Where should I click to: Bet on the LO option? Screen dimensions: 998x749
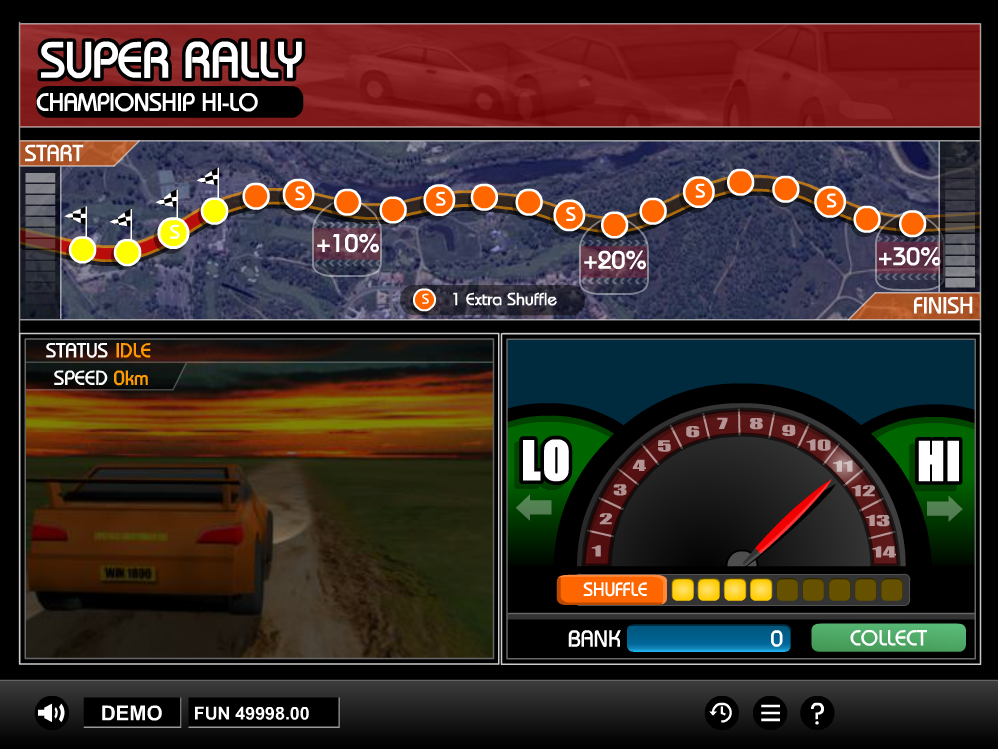[545, 480]
